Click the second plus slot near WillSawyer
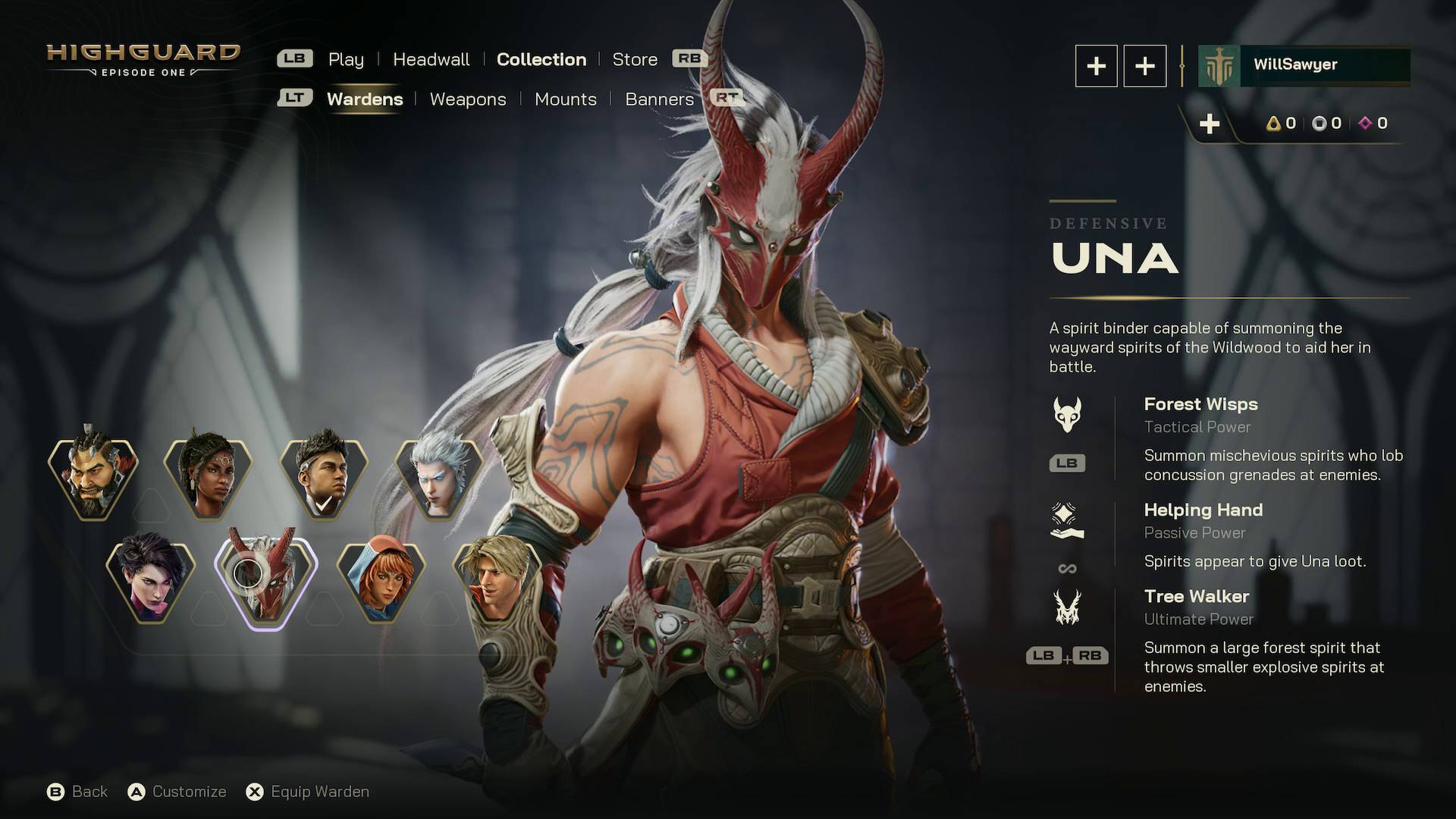Viewport: 1456px width, 819px height. 1144,66
